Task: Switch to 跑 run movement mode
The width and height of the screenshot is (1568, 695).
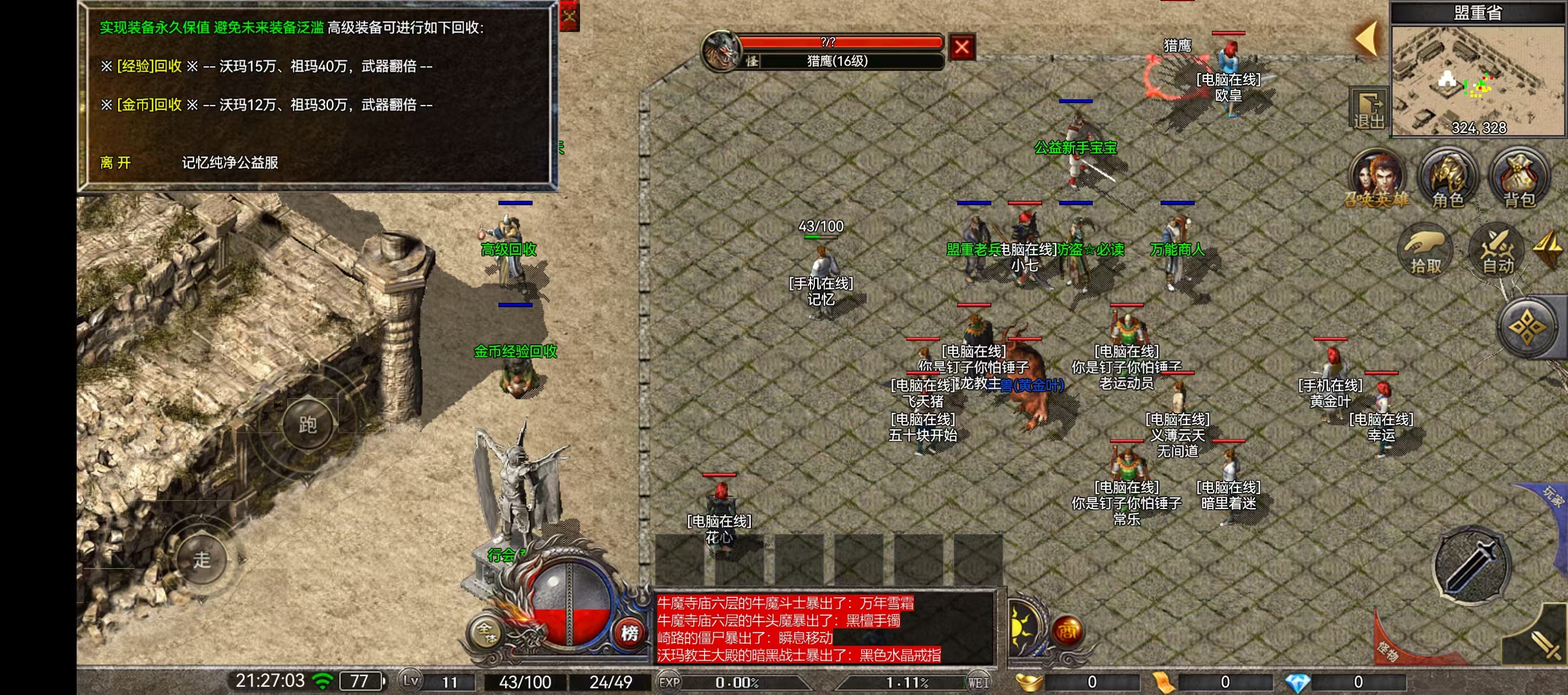Action: pyautogui.click(x=308, y=425)
